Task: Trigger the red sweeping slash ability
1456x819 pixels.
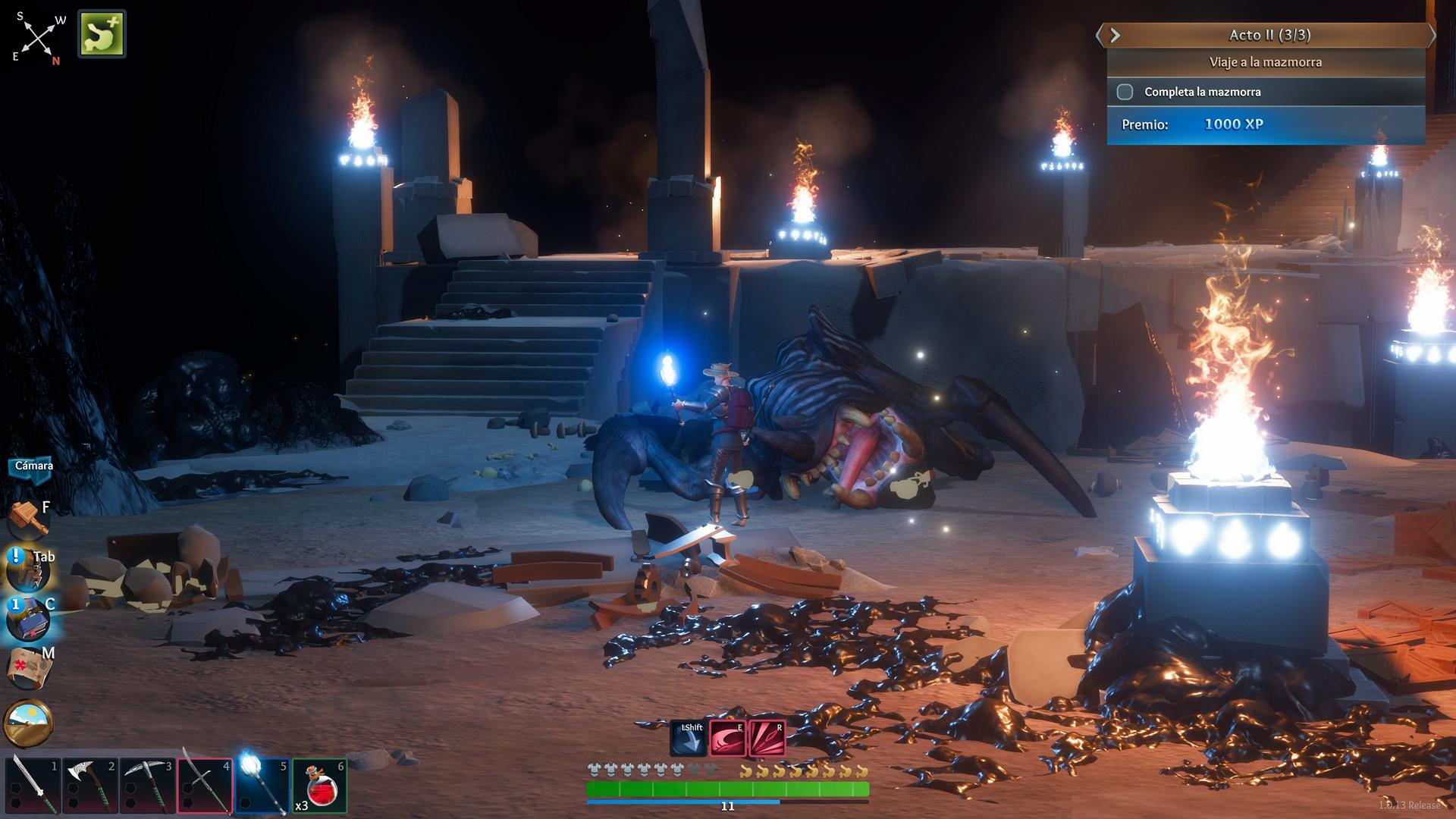Action: 727,739
